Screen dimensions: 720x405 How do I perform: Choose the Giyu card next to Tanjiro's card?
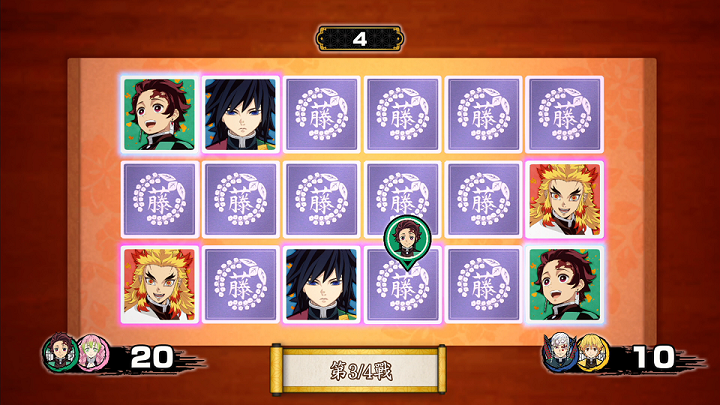[241, 114]
